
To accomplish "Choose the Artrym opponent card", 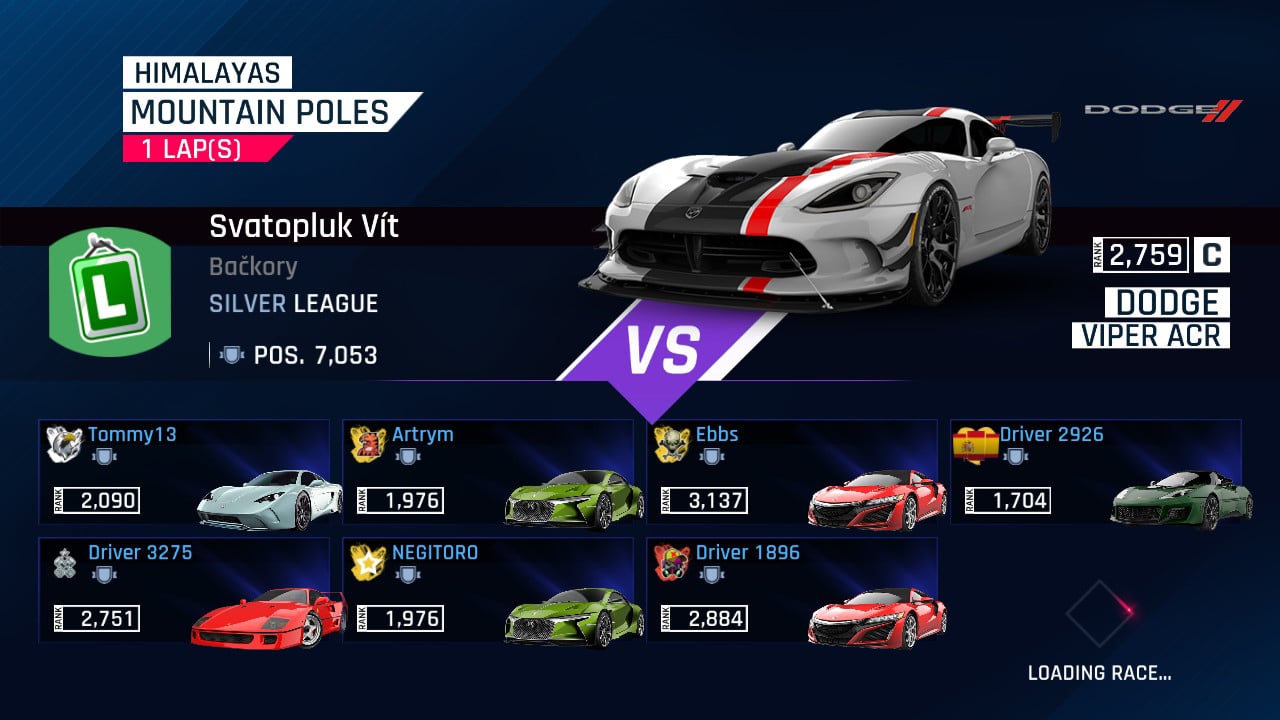I will [x=489, y=472].
